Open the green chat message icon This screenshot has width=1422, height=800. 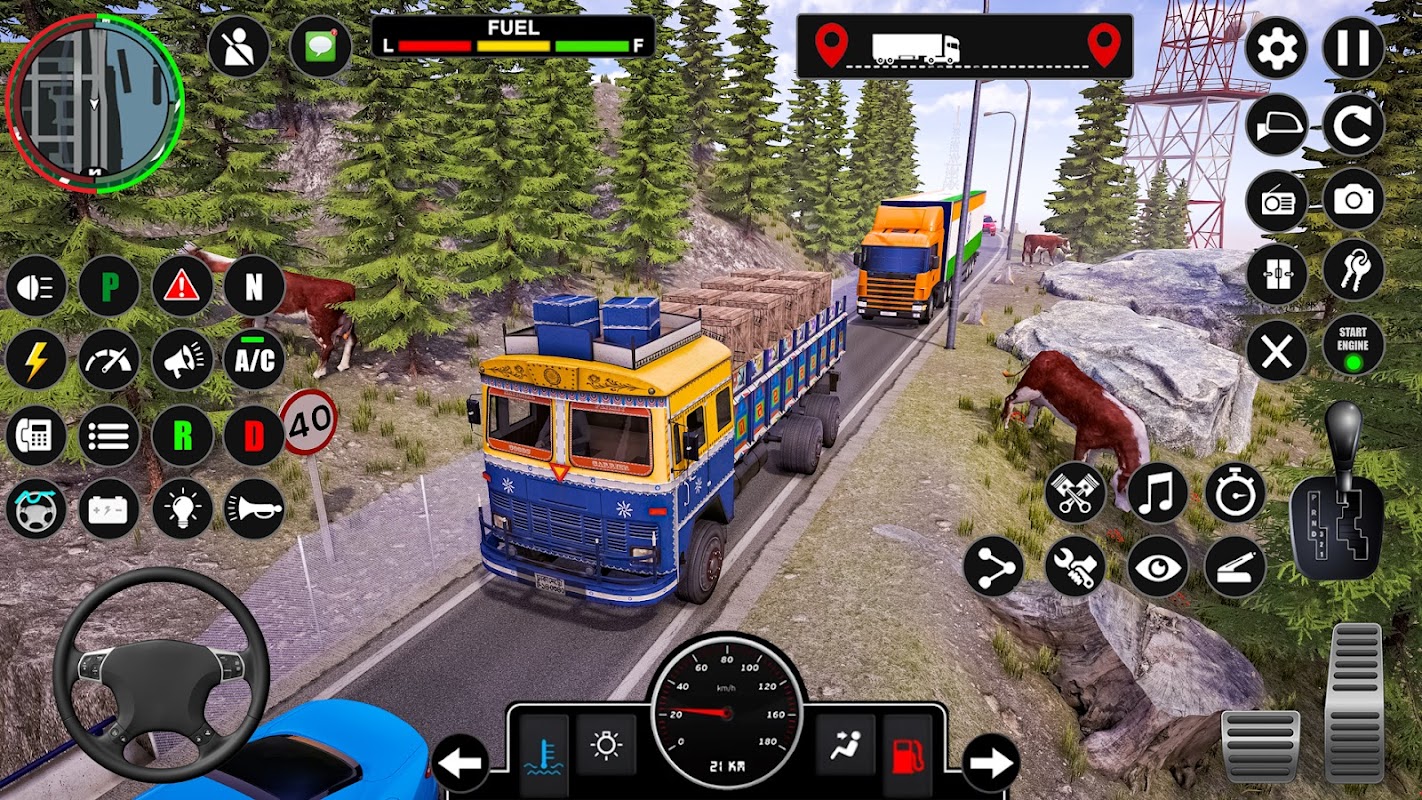tap(320, 48)
